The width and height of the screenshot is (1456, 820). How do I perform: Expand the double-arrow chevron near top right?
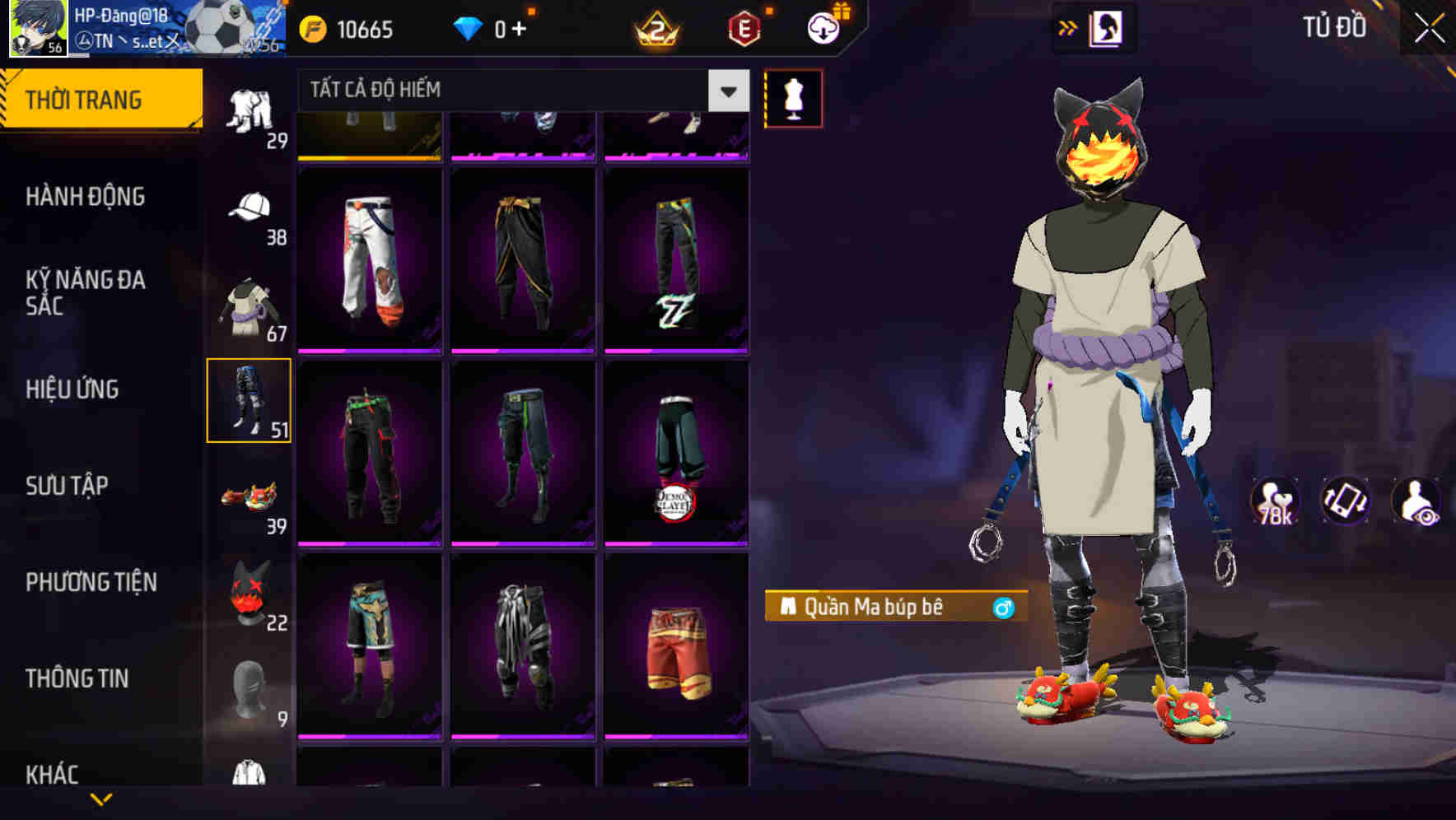(x=1068, y=27)
